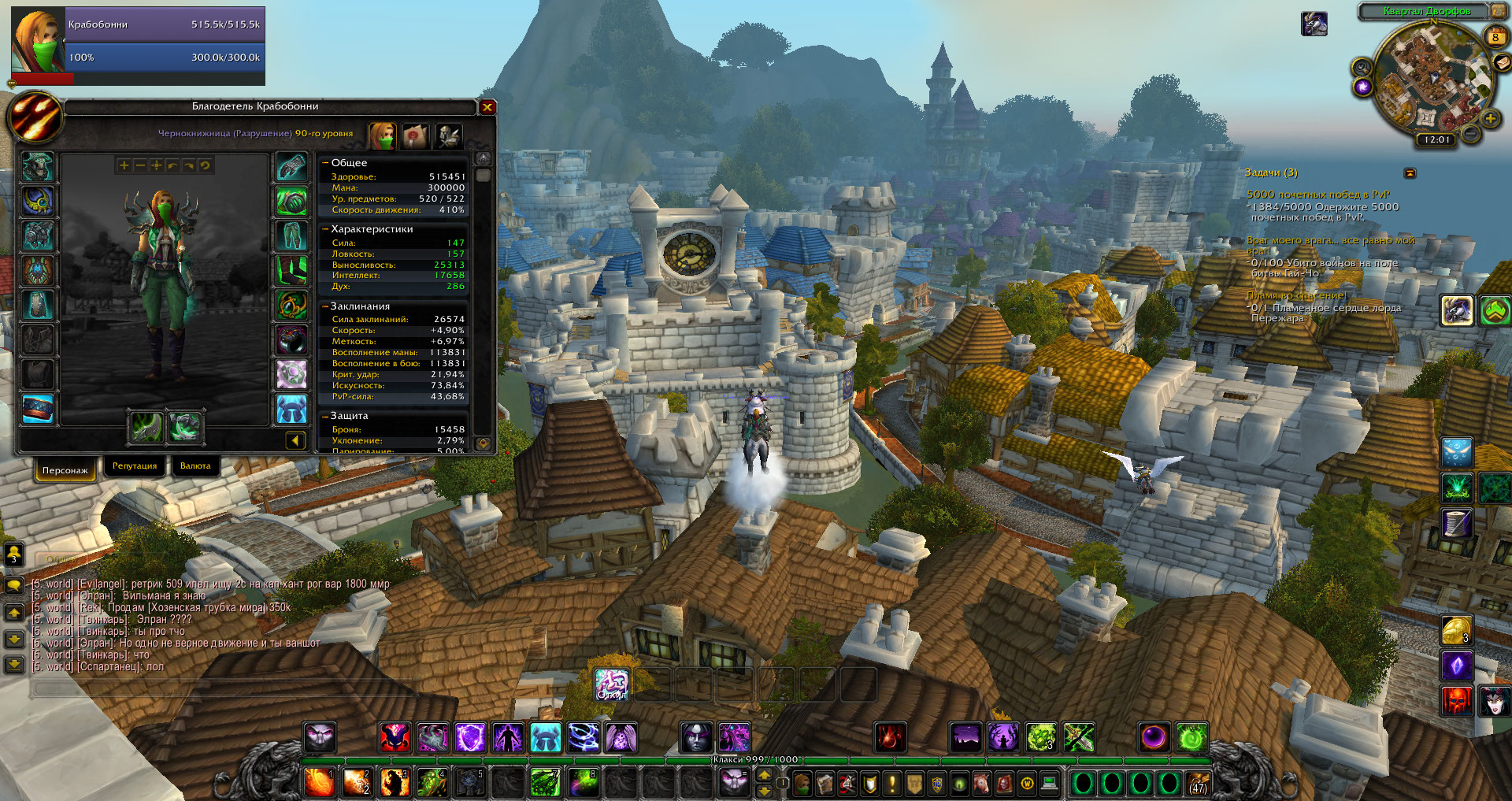
Task: Collapse the Задачи quest tracker
Action: (1410, 172)
